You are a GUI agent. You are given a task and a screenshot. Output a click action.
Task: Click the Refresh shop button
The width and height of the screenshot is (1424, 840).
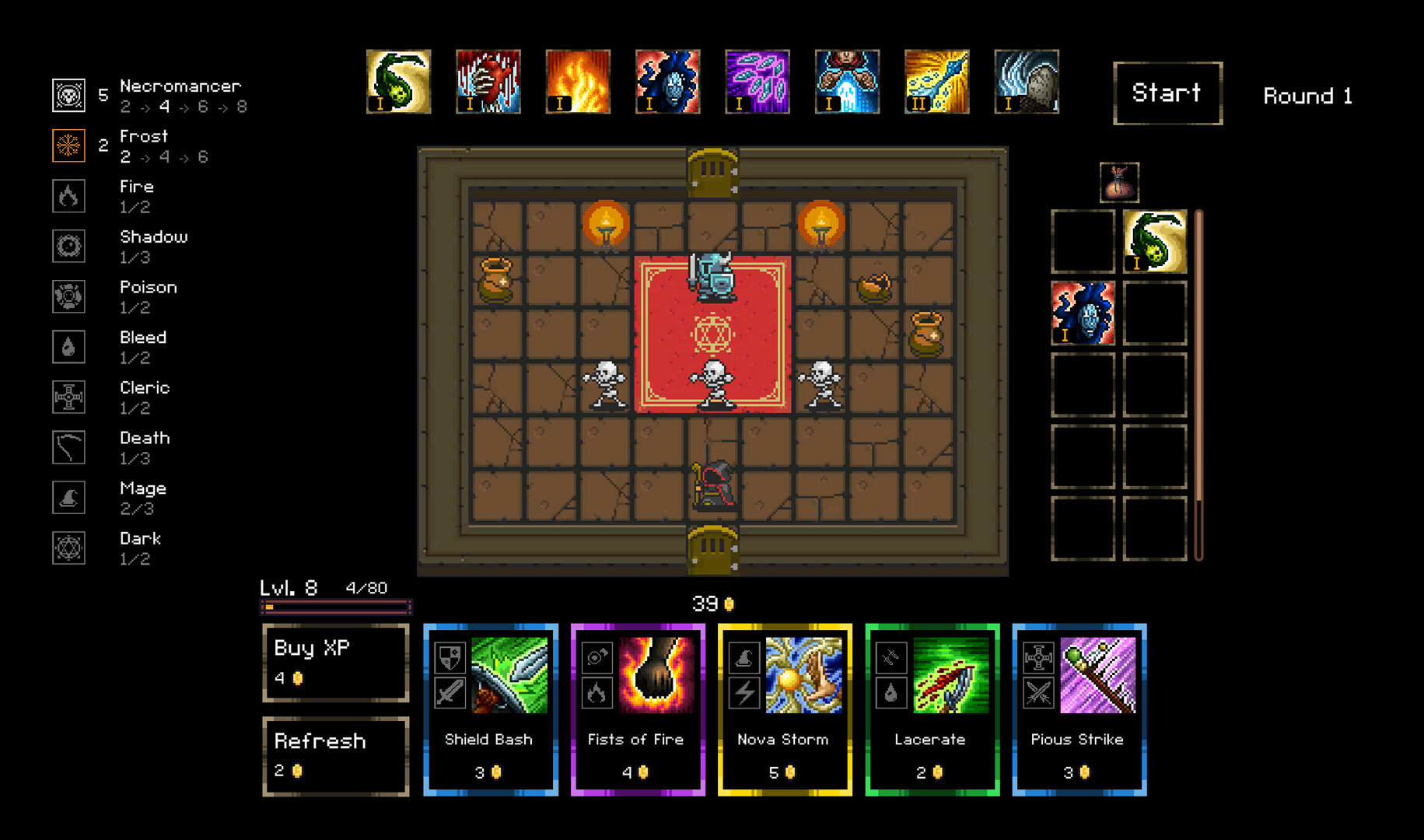335,755
